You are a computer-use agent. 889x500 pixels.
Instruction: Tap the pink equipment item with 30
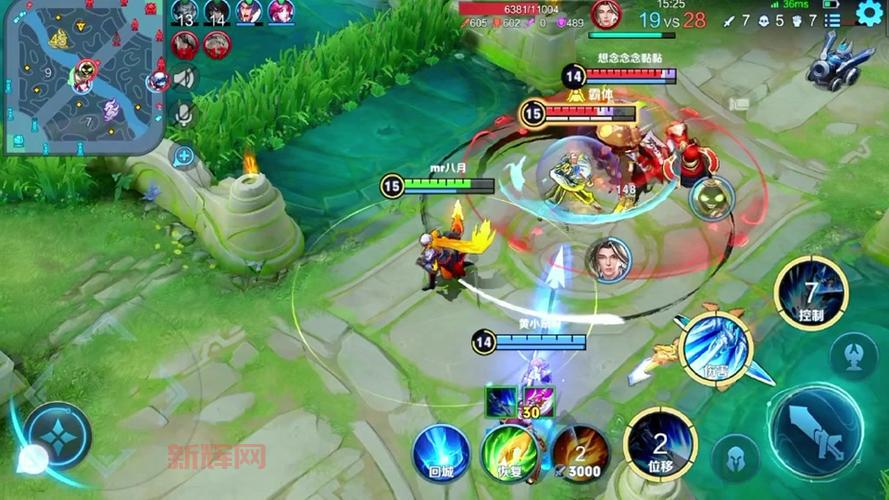pyautogui.click(x=536, y=401)
